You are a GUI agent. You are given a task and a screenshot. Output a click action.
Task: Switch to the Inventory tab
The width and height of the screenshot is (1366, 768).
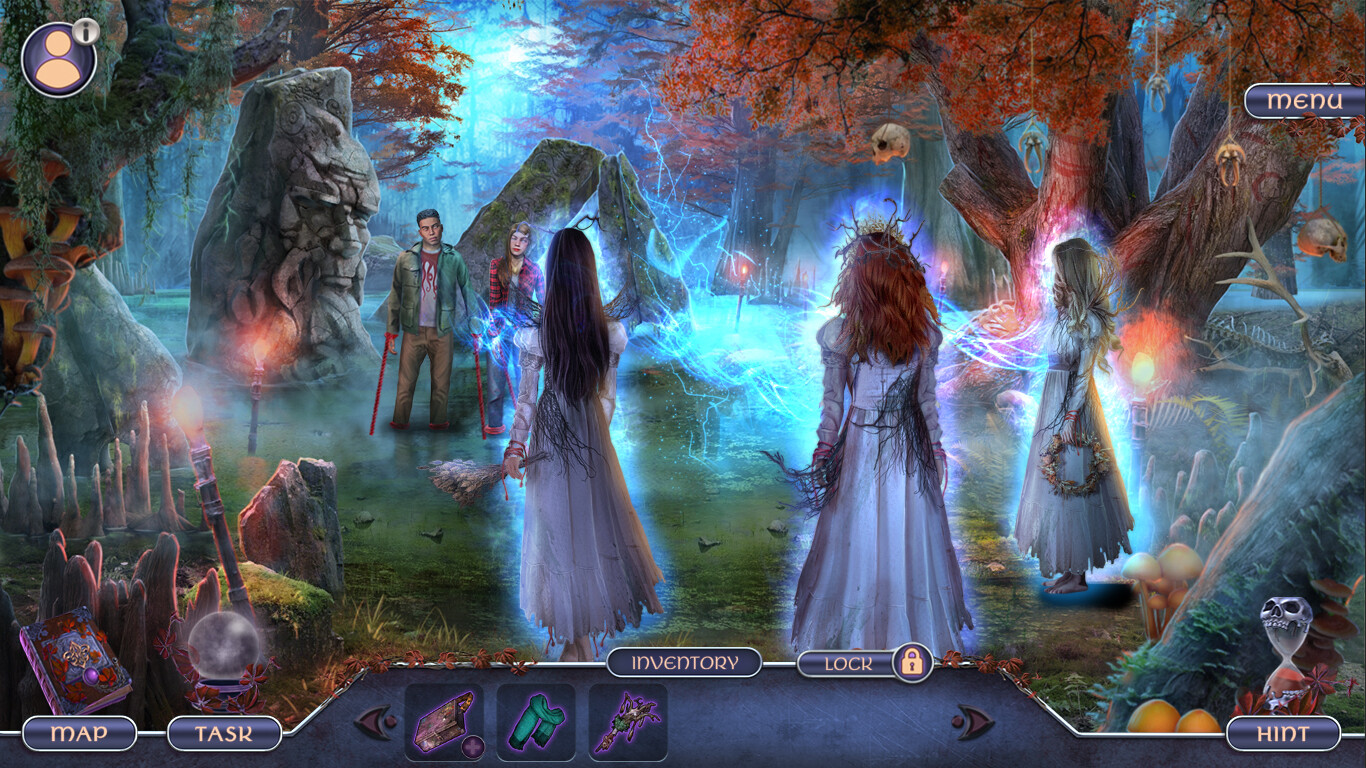click(684, 662)
